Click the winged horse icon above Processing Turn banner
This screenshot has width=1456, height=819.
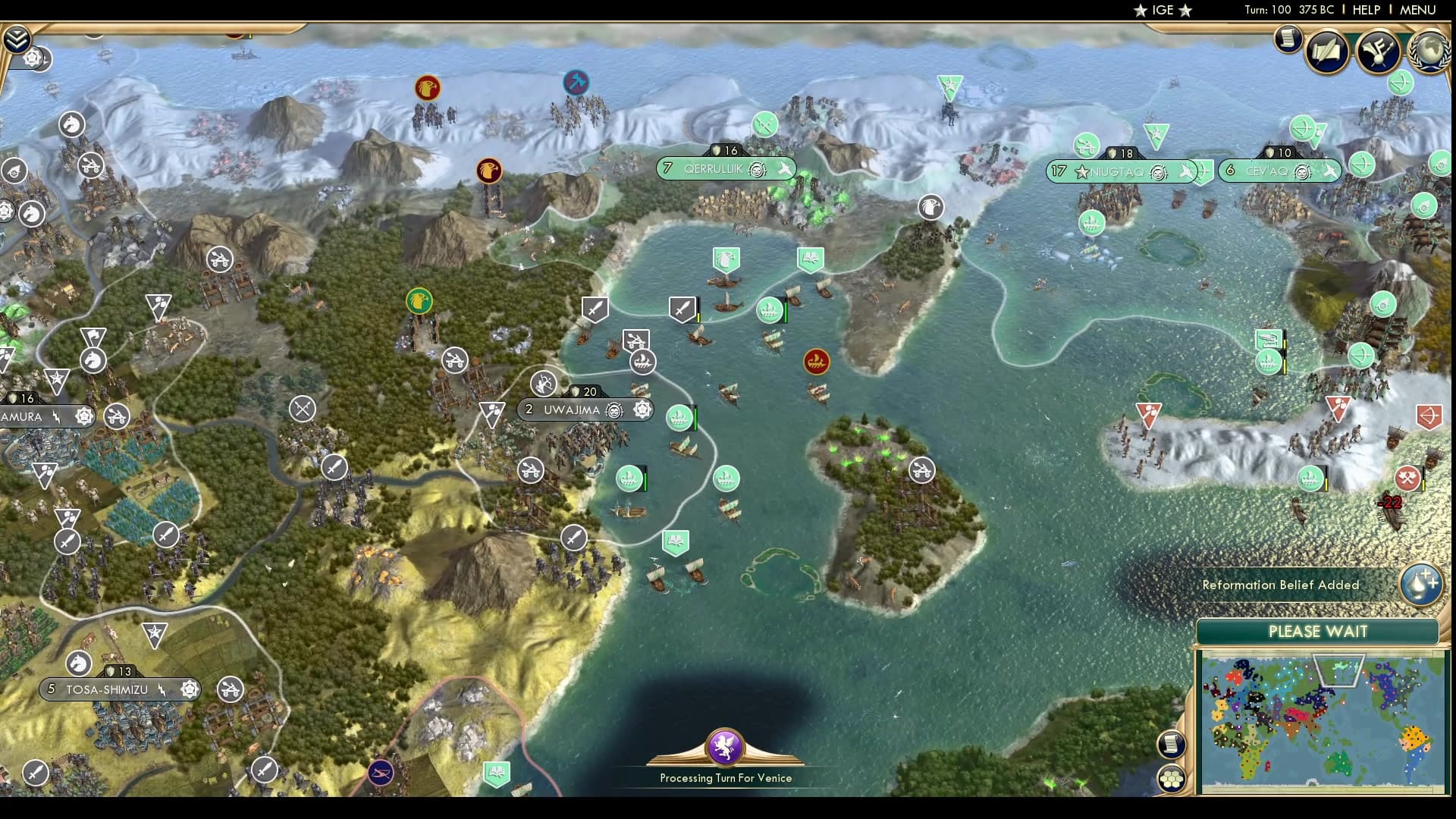pyautogui.click(x=724, y=747)
